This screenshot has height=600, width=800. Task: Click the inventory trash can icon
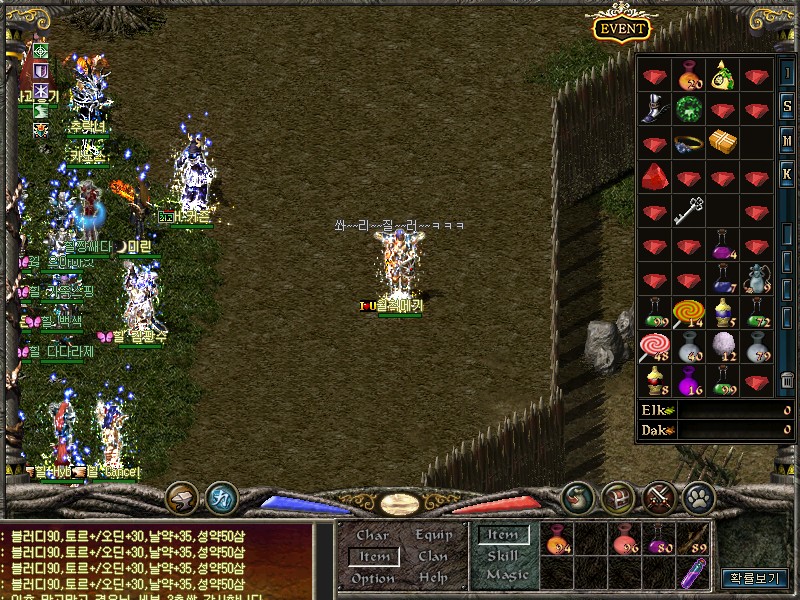coord(787,379)
